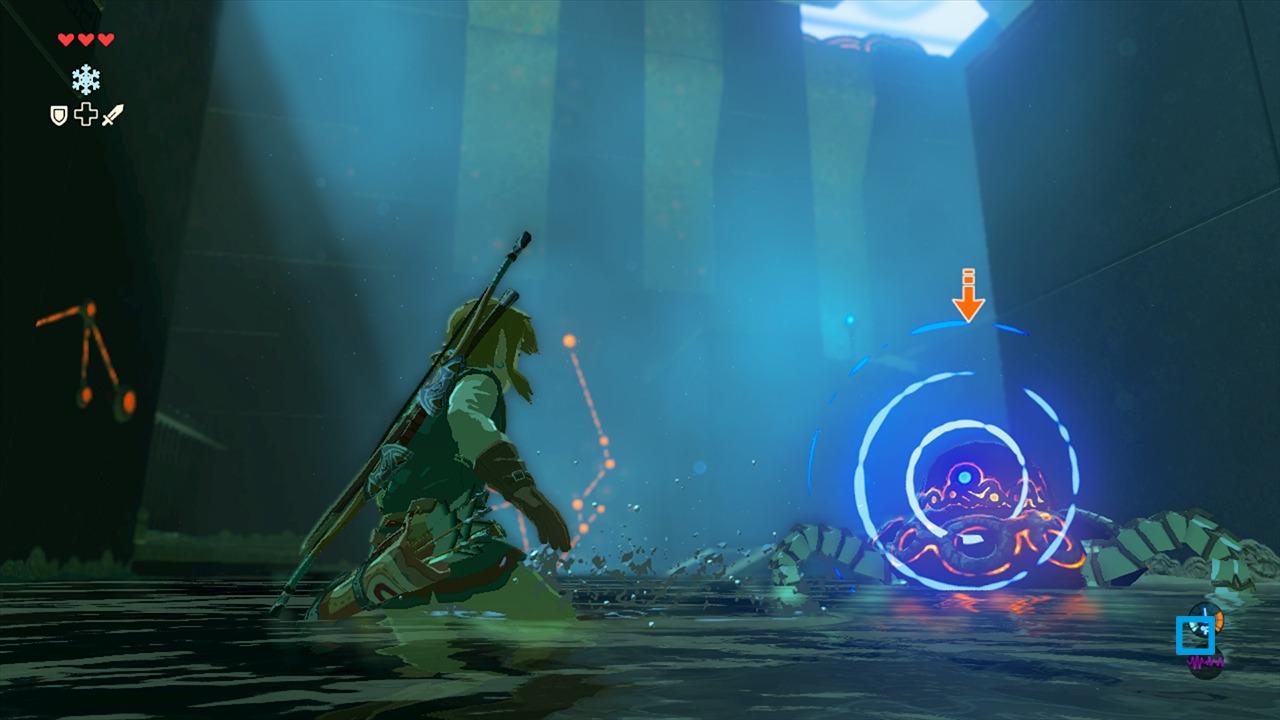
Task: Select the snowflake cold-temperature indicator
Action: (86, 78)
